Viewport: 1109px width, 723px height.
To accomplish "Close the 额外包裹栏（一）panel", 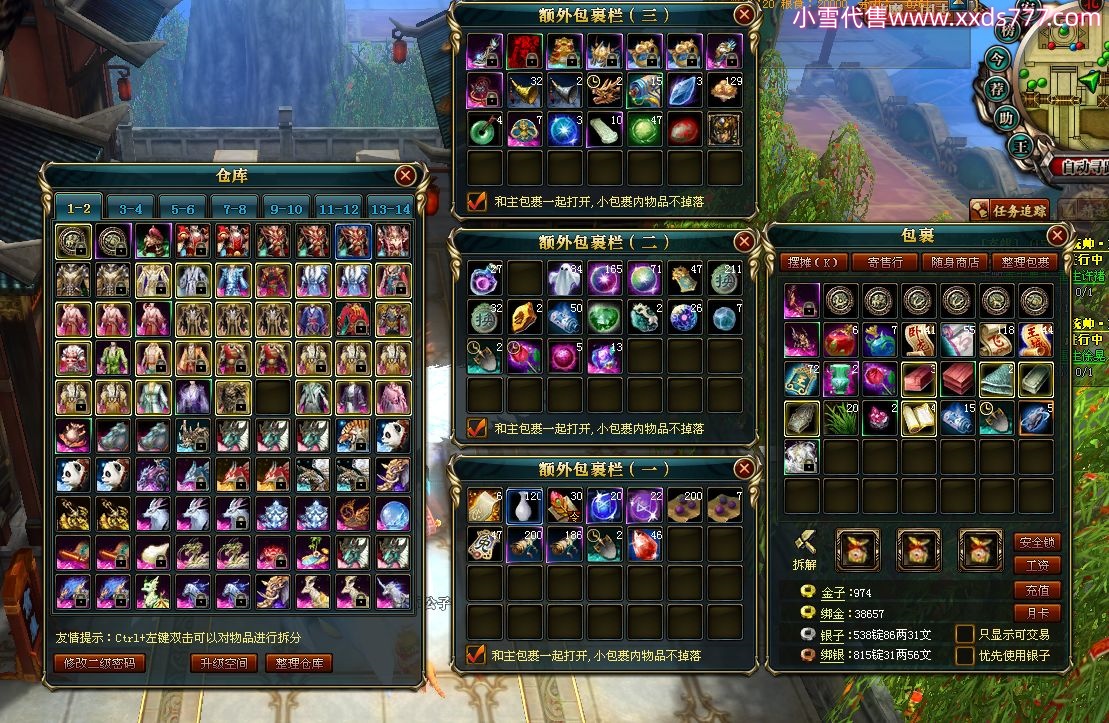I will click(x=744, y=469).
